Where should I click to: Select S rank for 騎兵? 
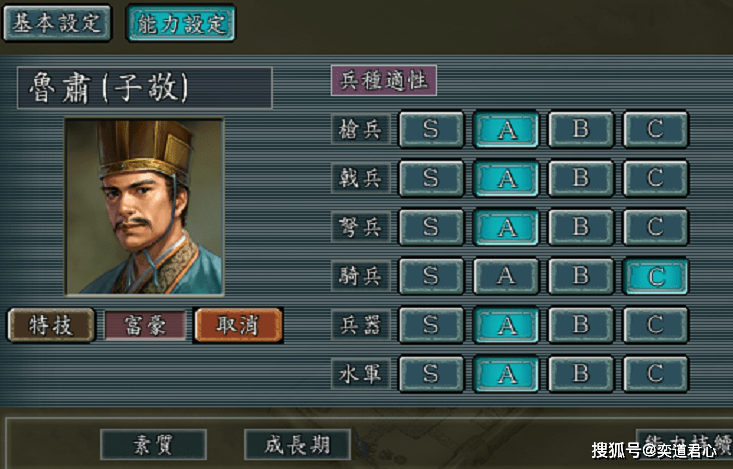click(431, 276)
